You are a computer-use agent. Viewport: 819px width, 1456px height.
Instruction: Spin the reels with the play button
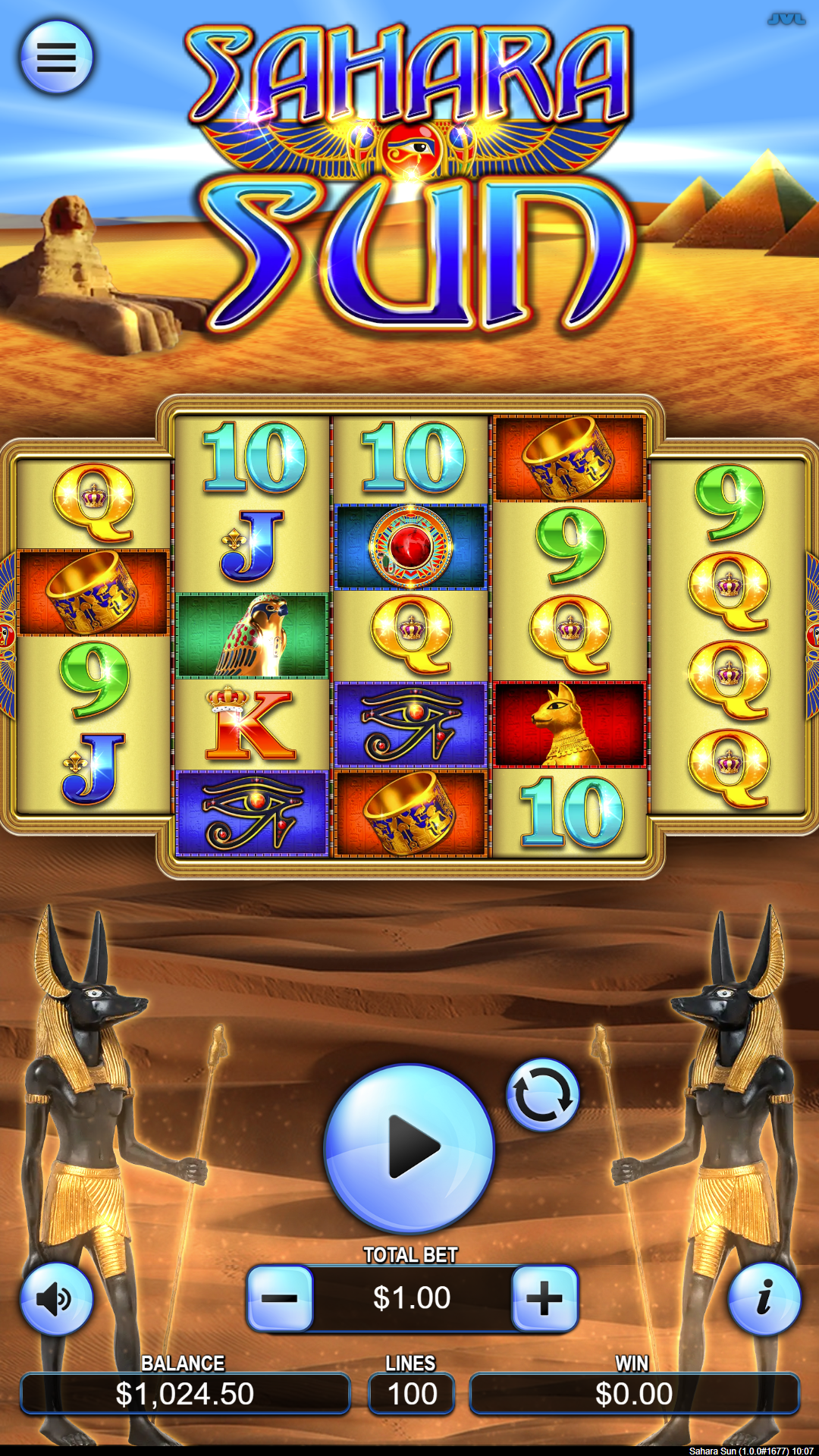(409, 1147)
